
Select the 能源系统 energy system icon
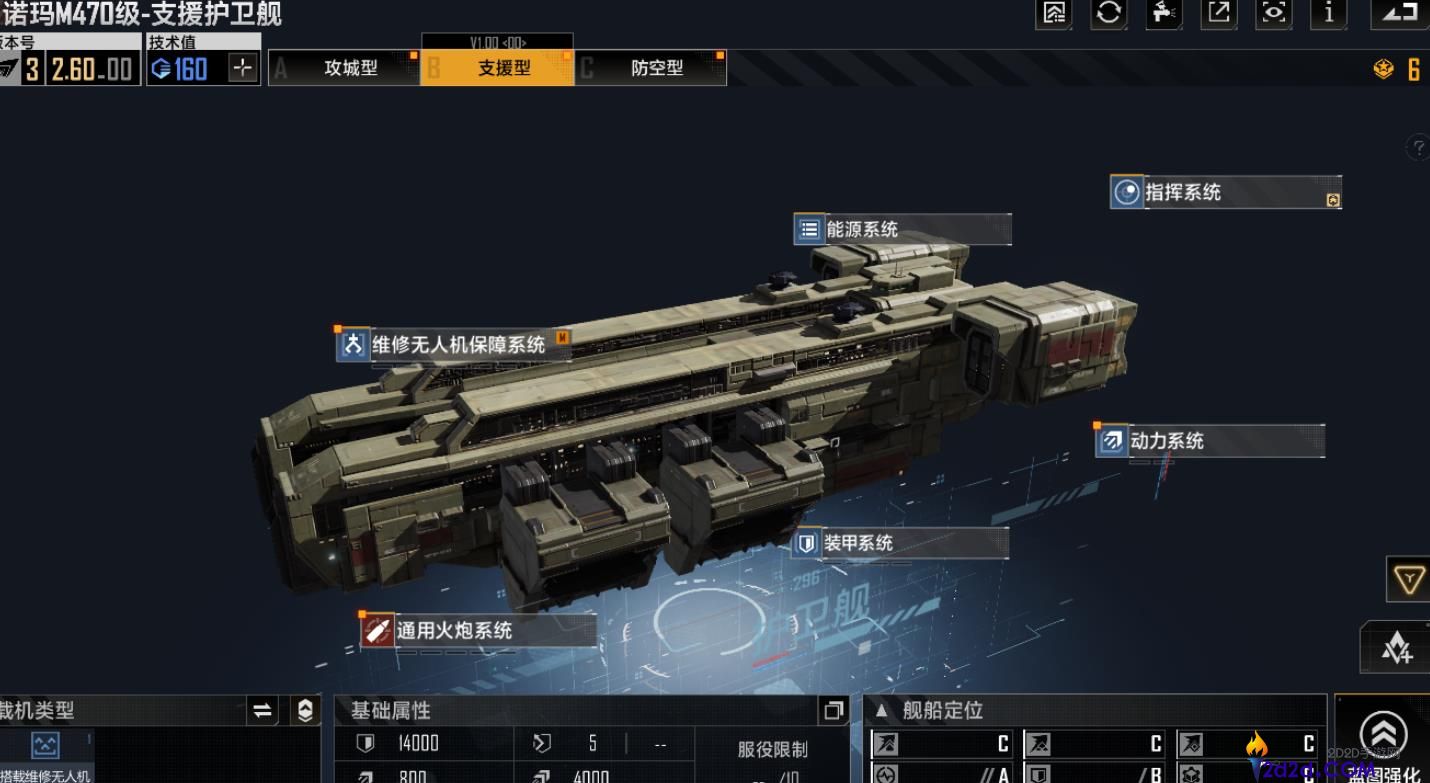point(810,229)
